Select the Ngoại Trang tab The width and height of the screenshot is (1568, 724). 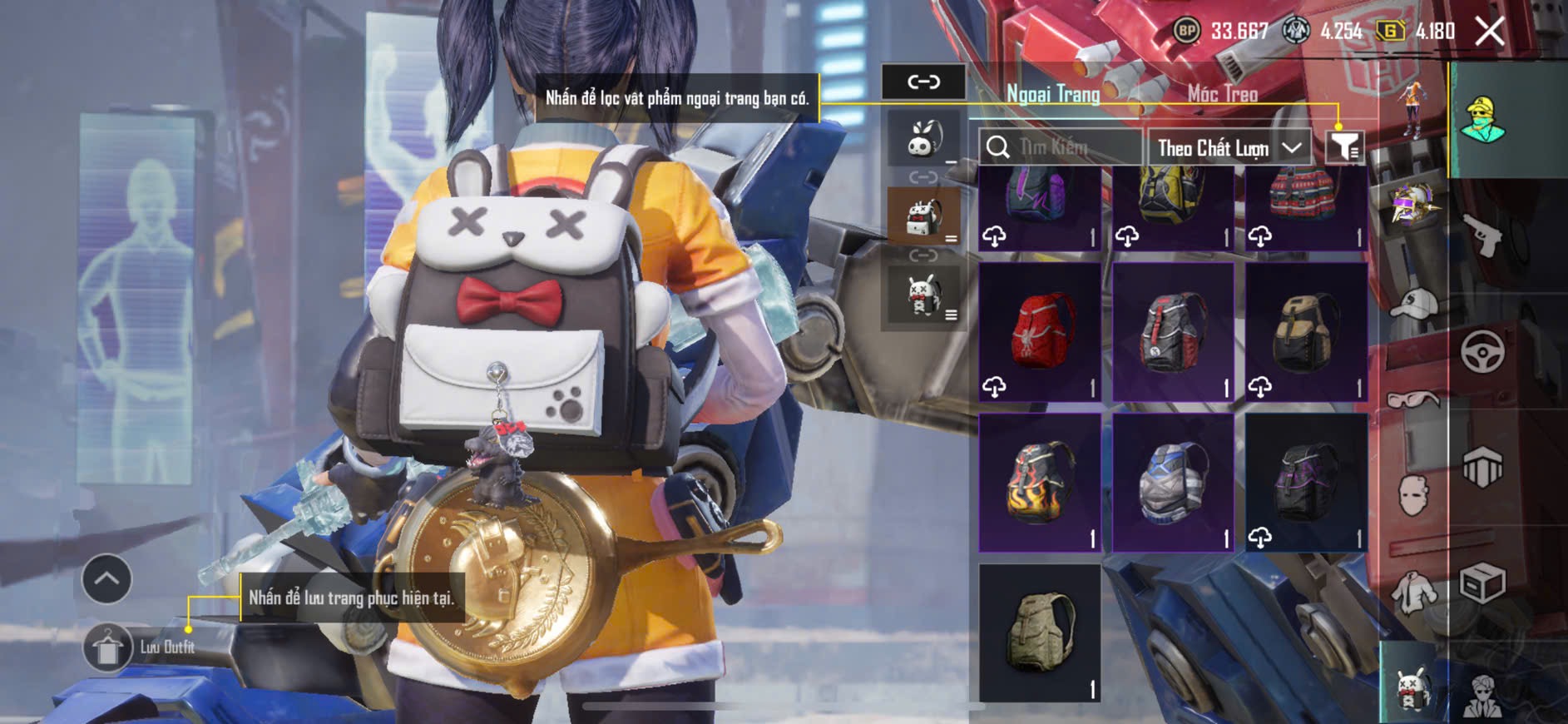point(1053,94)
